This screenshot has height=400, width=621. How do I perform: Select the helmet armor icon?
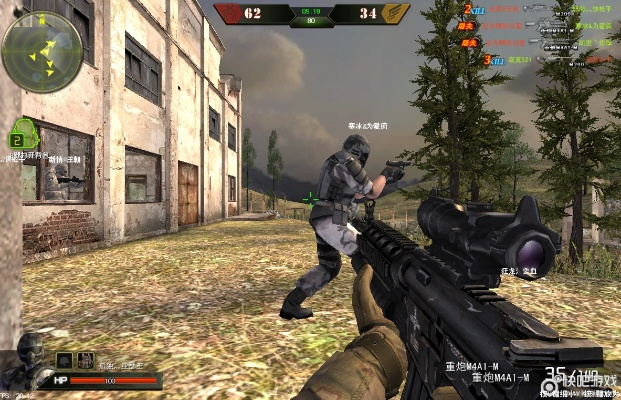pos(64,360)
